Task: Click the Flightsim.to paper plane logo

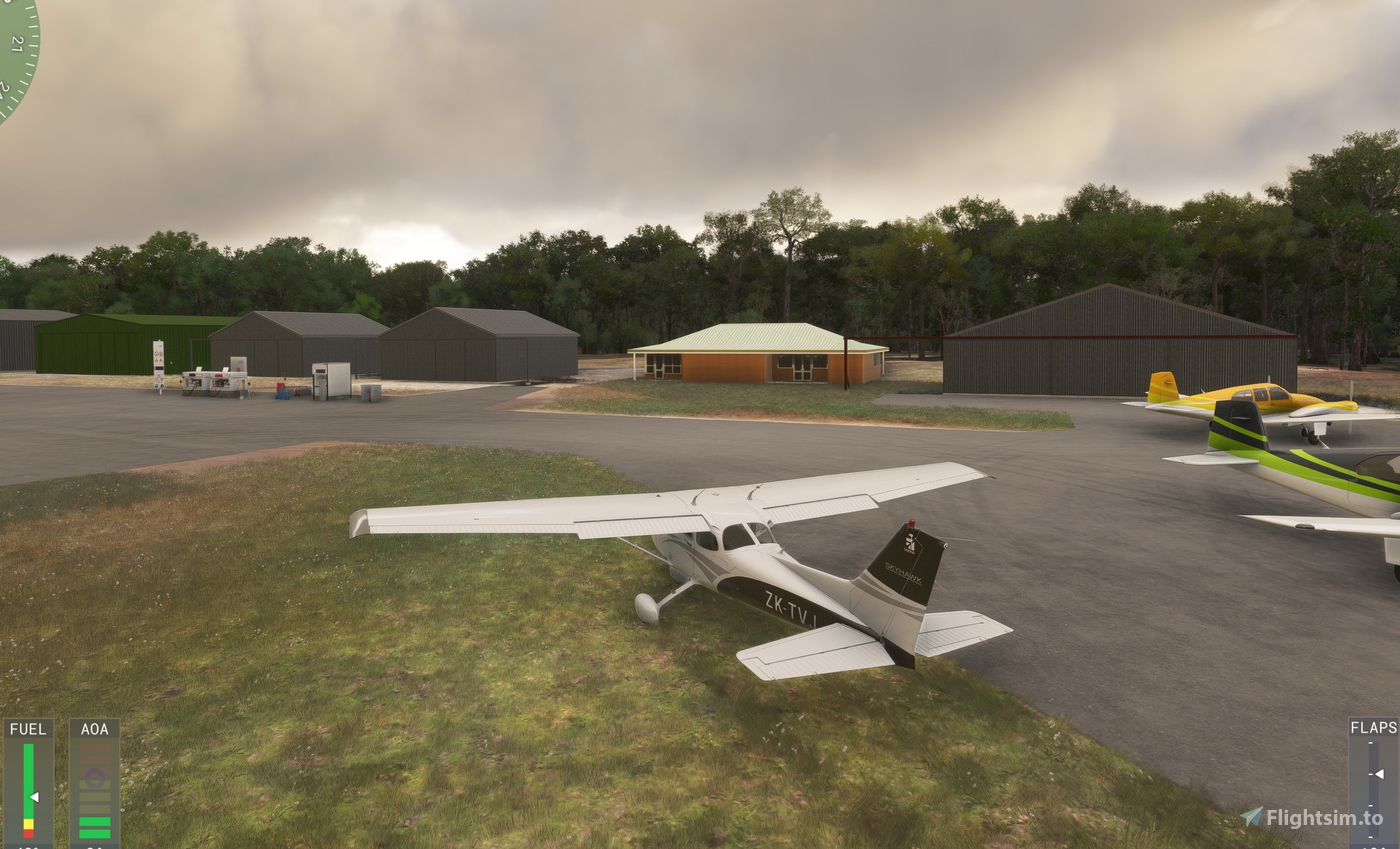Action: tap(1253, 816)
